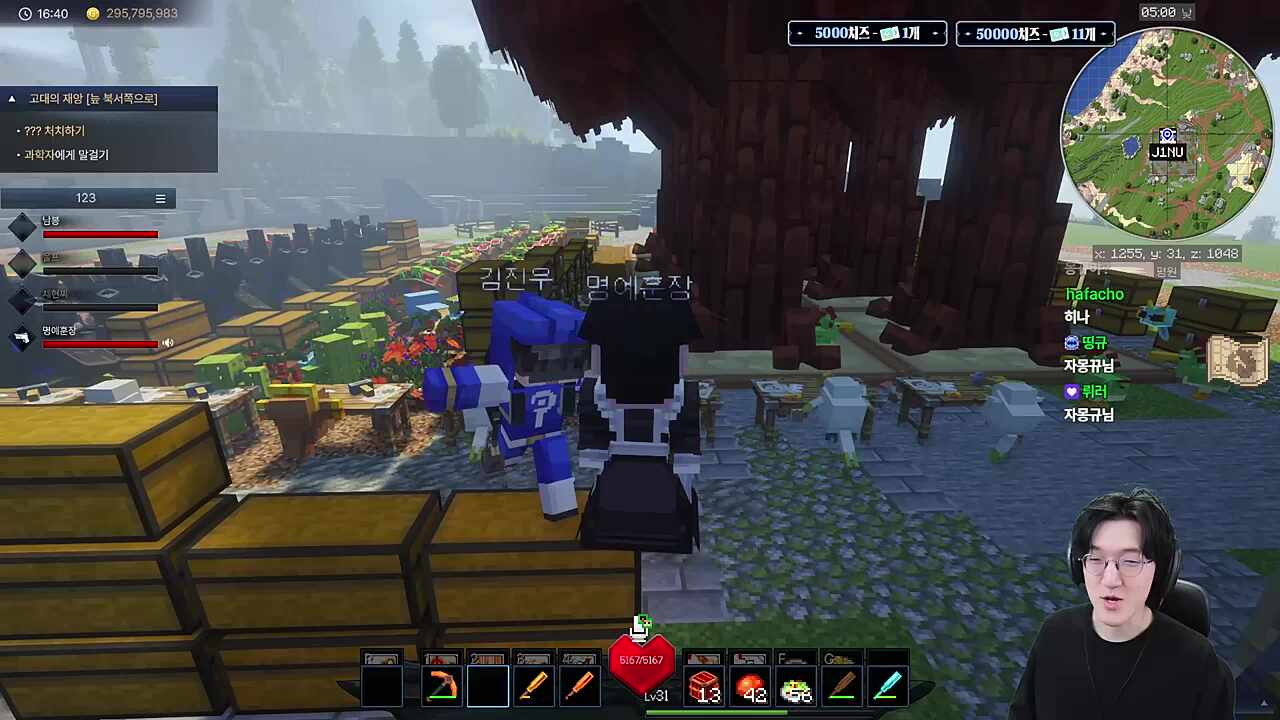Viewport: 1280px width, 720px height.
Task: Equip the cyan diamond sword slot
Action: pos(887,687)
